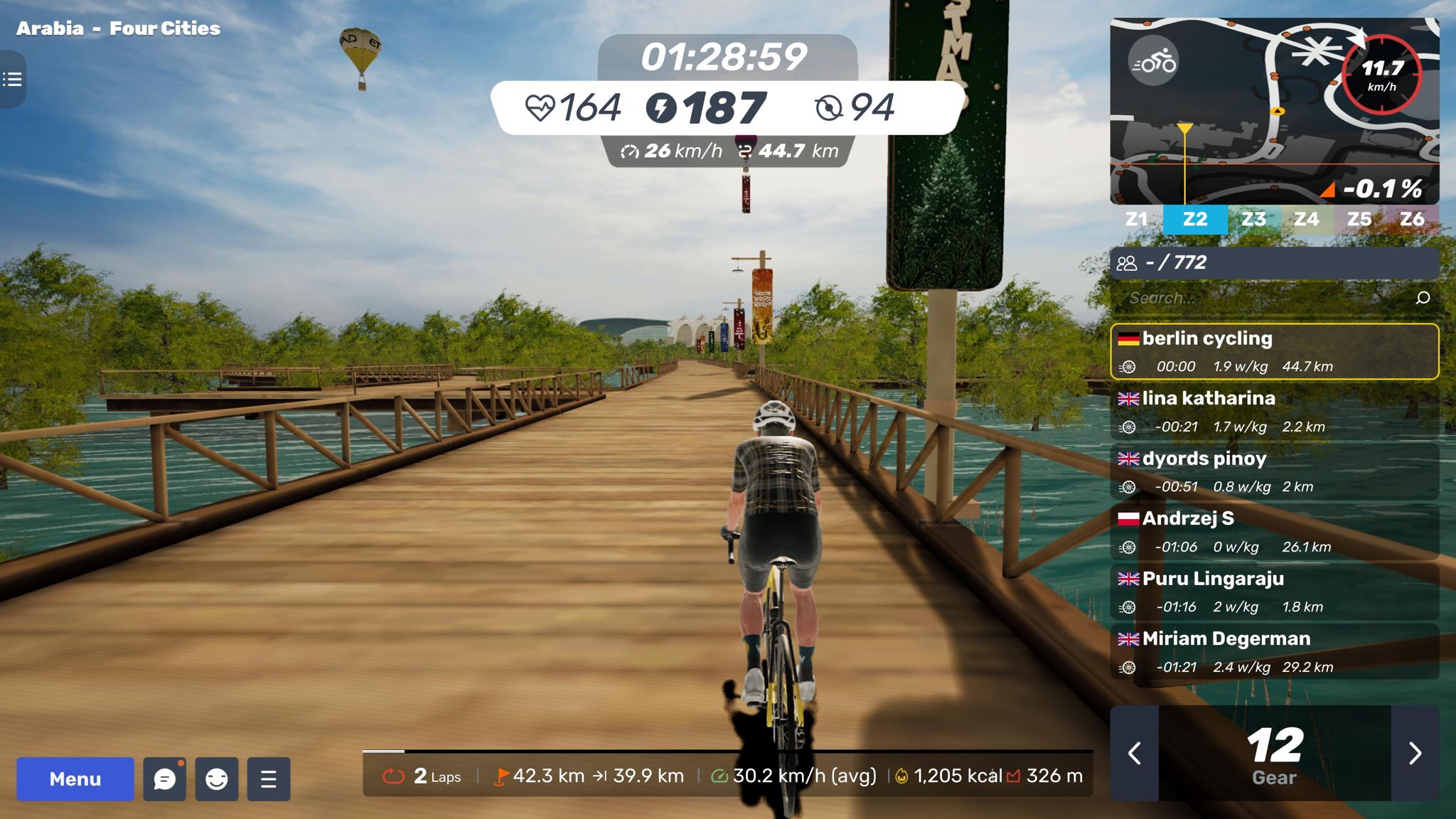
Task: Select the Z4 power zone tab
Action: [x=1306, y=219]
